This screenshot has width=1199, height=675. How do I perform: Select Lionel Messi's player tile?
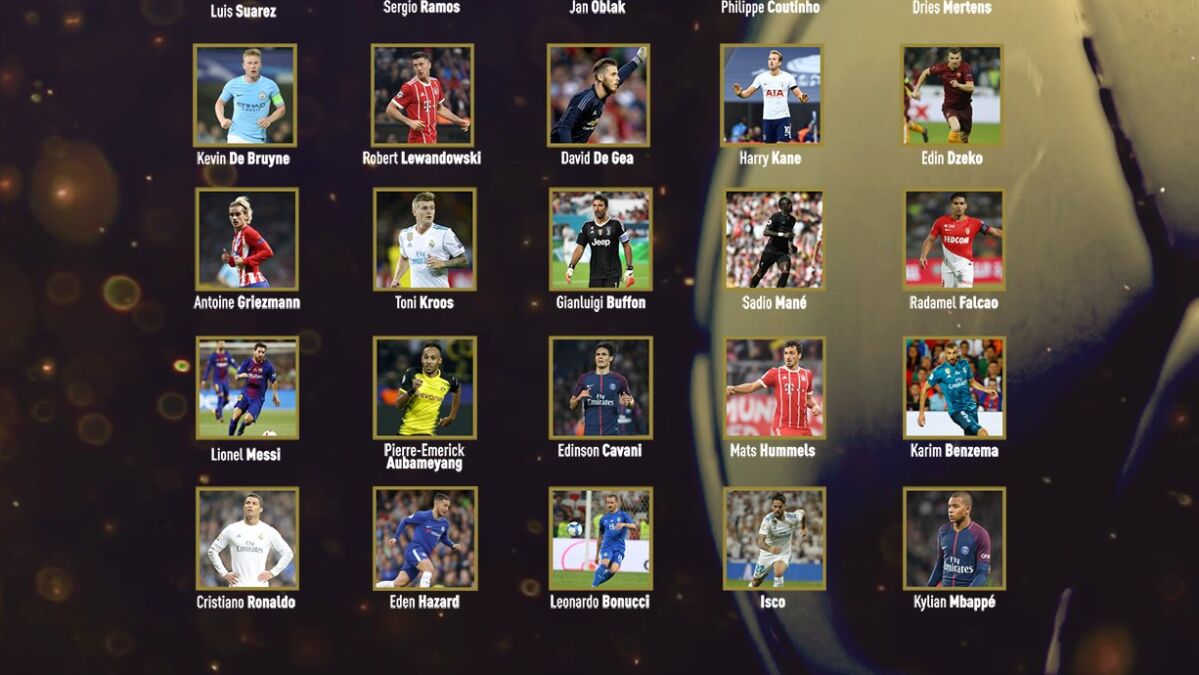[x=247, y=388]
